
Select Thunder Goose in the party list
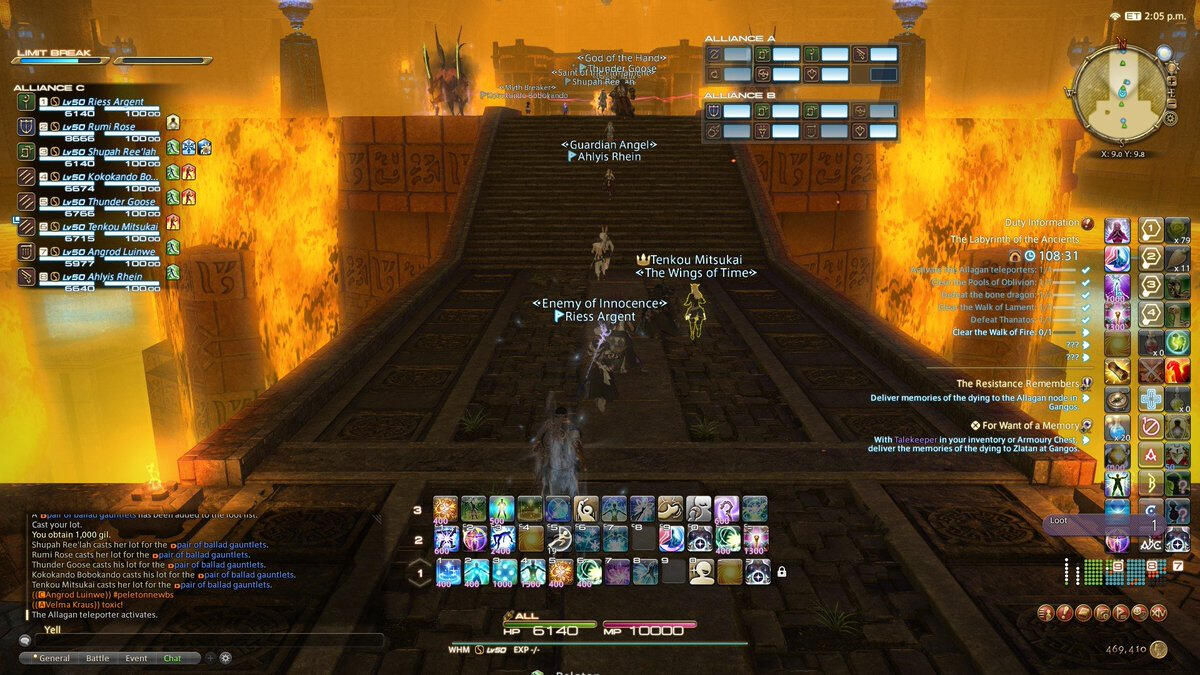coord(98,202)
